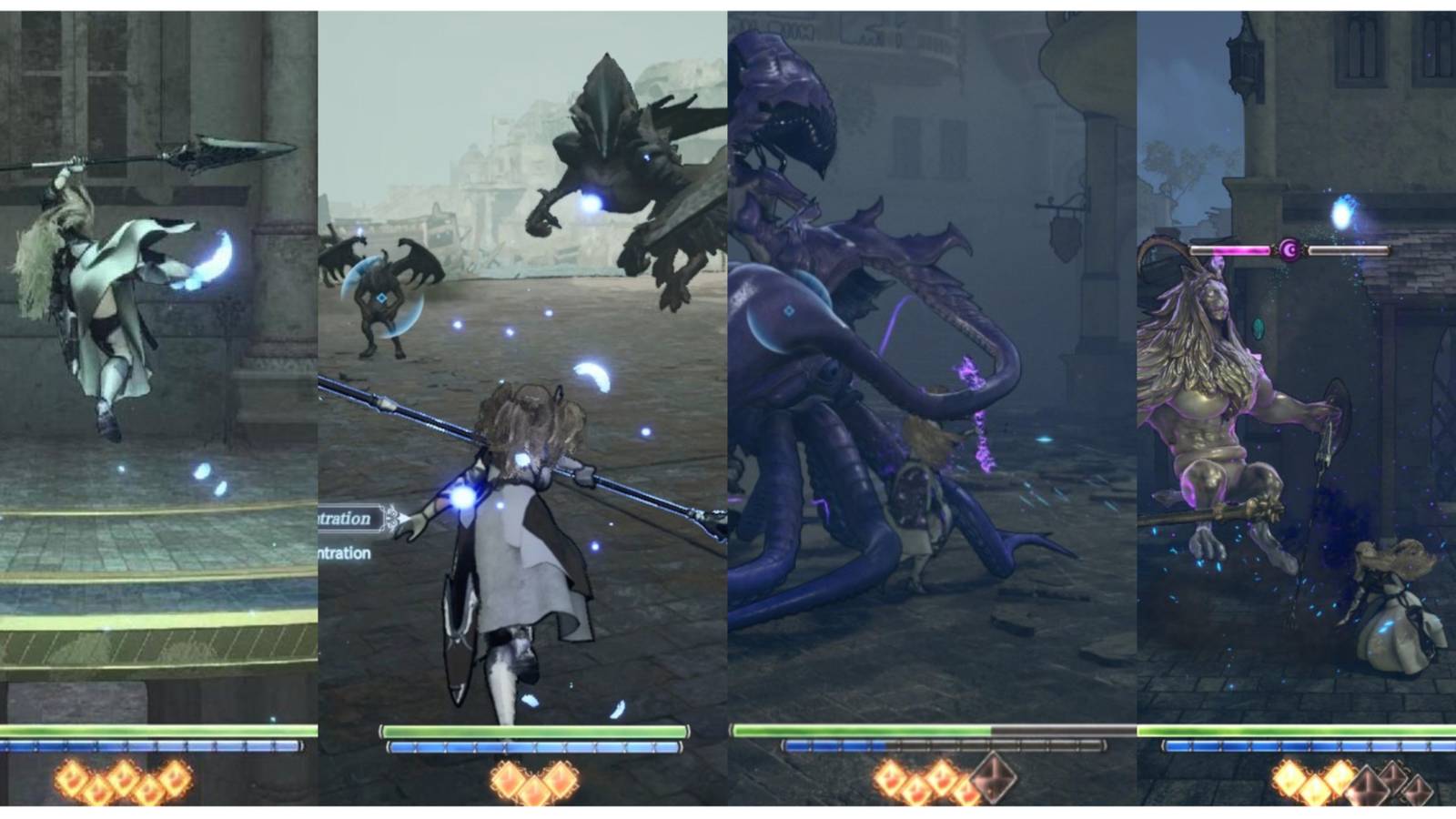
Task: Click the leftmost fire diamond in the first panel
Action: pos(71,778)
